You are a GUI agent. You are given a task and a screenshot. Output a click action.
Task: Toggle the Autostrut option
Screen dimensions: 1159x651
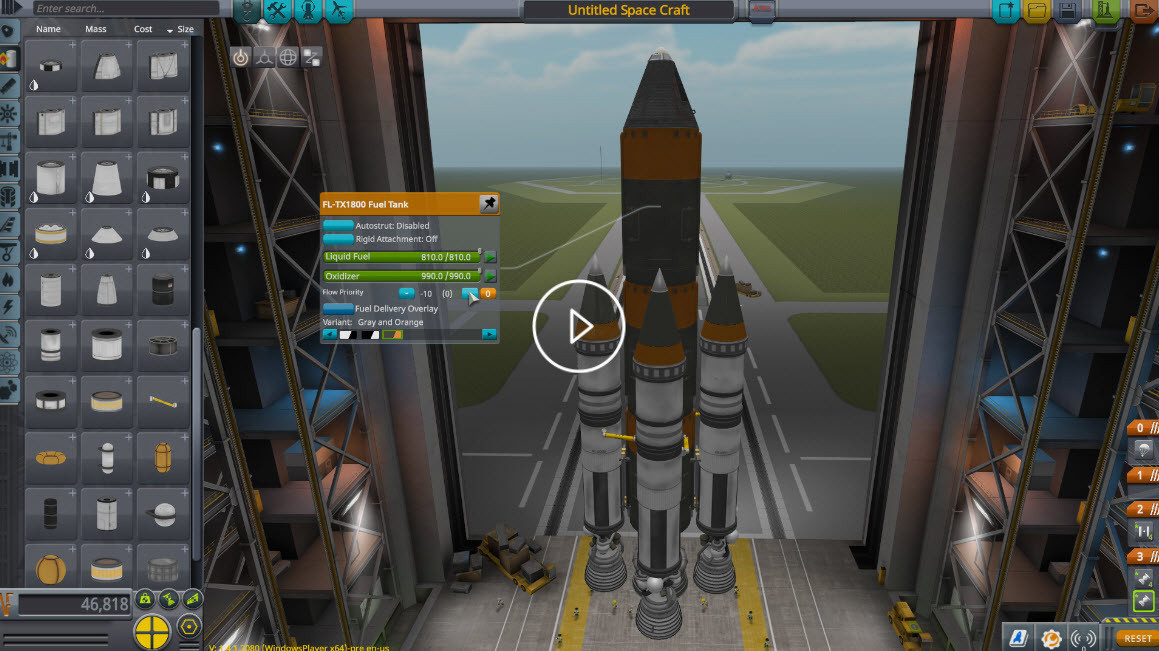pyautogui.click(x=338, y=226)
